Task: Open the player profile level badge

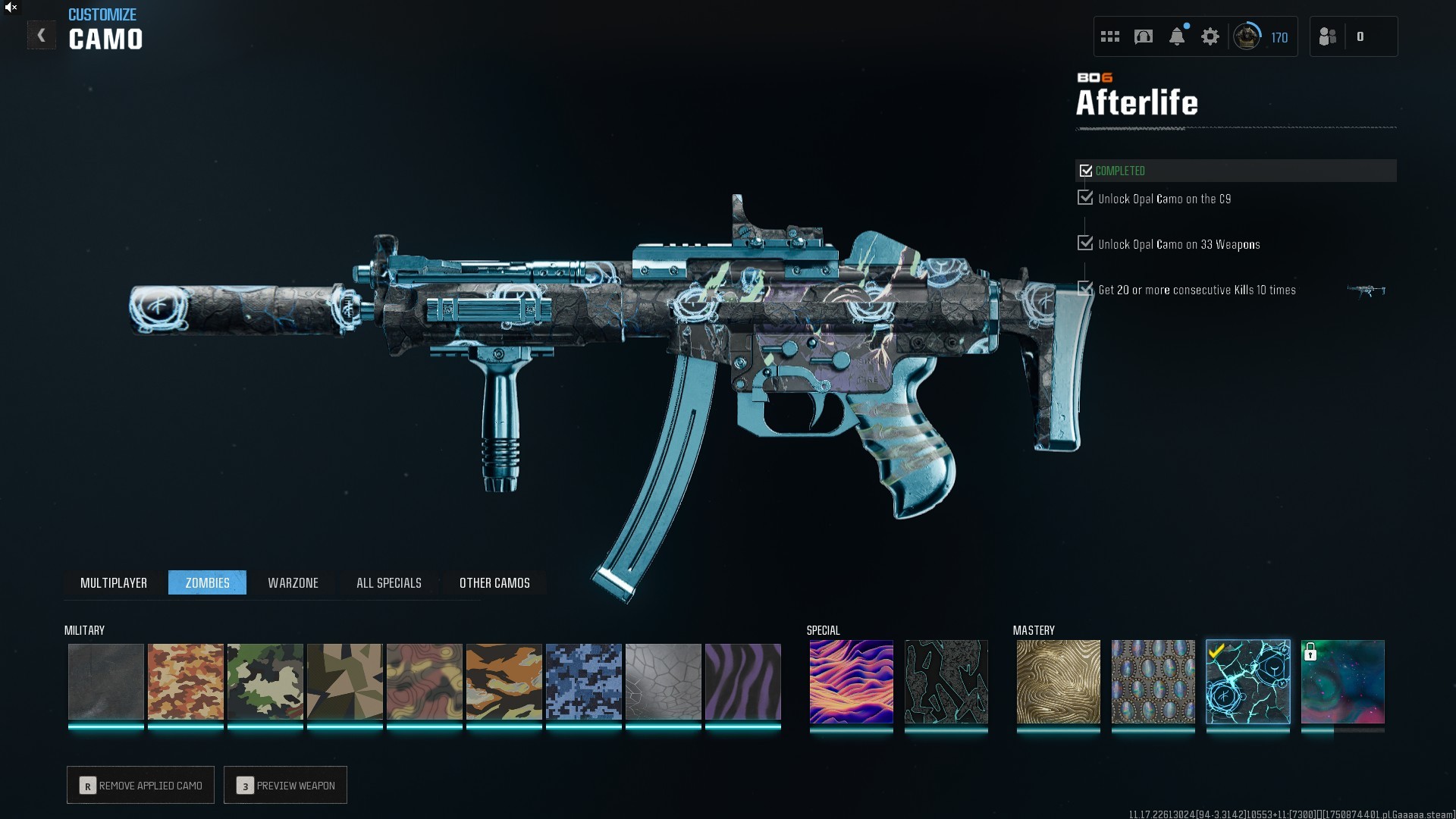Action: click(1247, 36)
